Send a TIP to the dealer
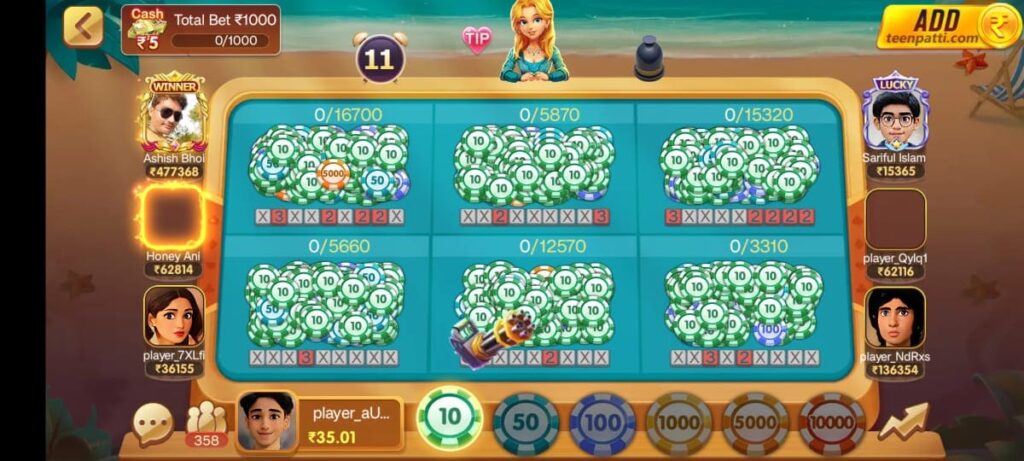This screenshot has height=461, width=1024. pyautogui.click(x=477, y=39)
